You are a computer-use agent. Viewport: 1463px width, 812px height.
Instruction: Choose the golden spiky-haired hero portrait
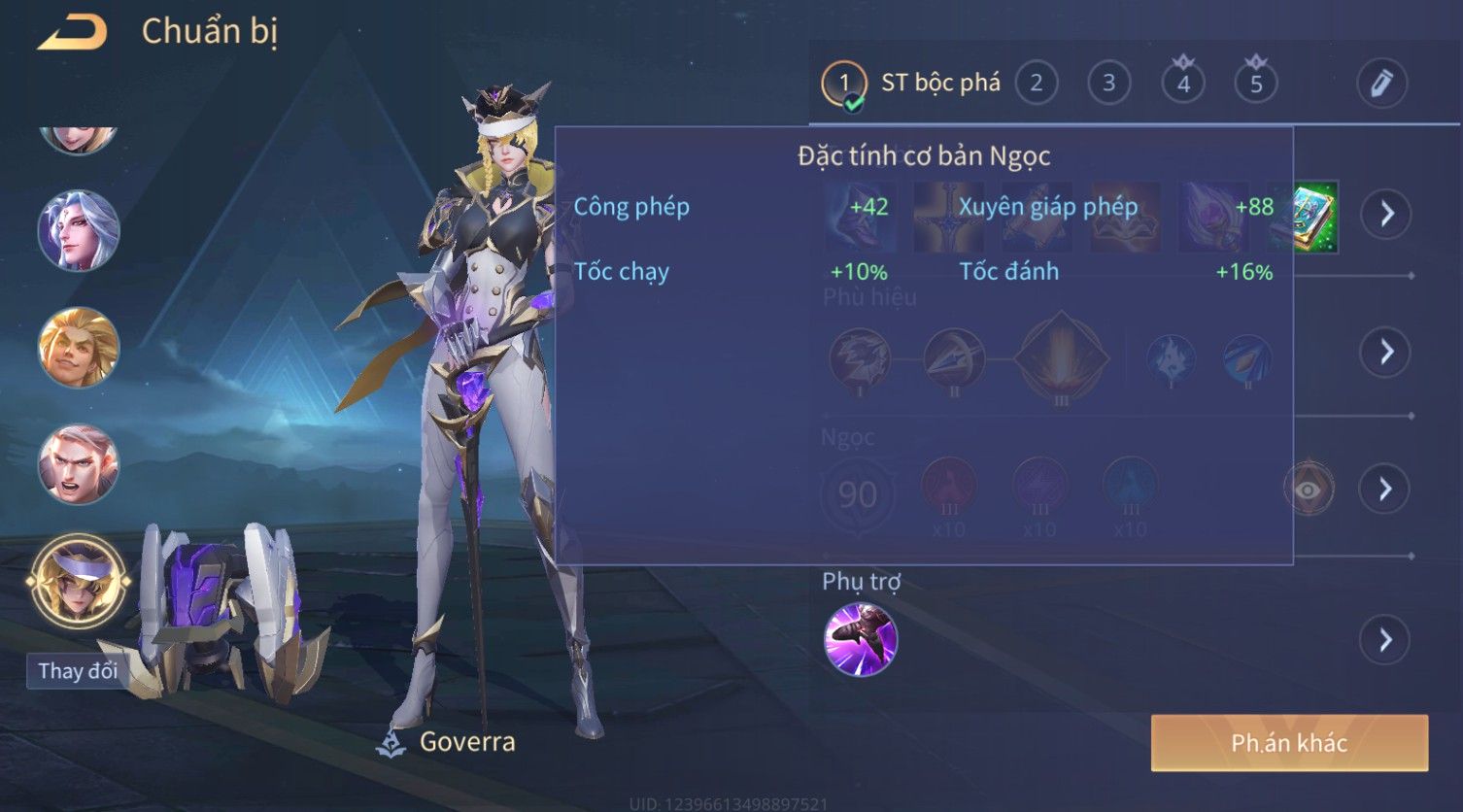[x=78, y=347]
